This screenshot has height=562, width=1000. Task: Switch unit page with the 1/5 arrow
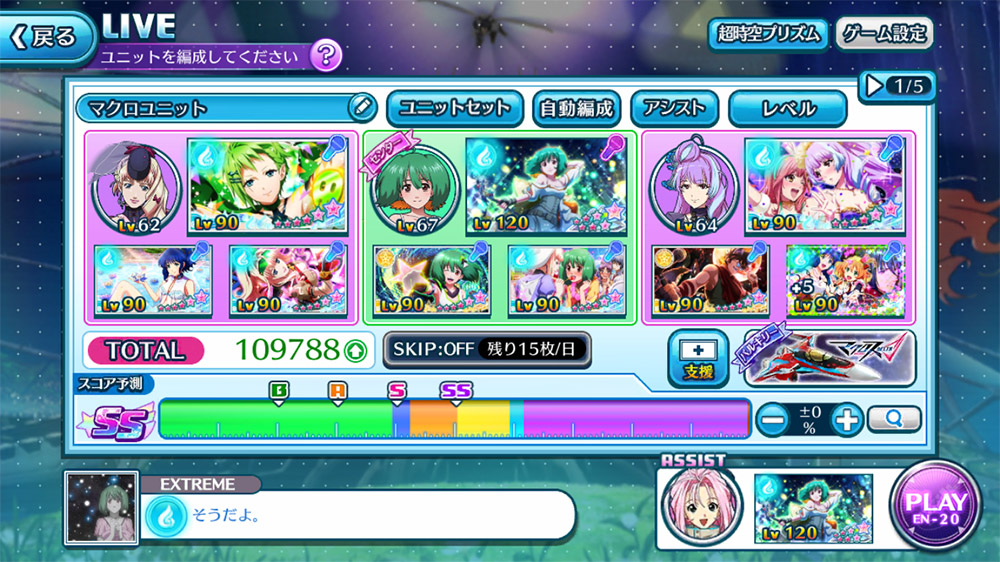pos(896,87)
